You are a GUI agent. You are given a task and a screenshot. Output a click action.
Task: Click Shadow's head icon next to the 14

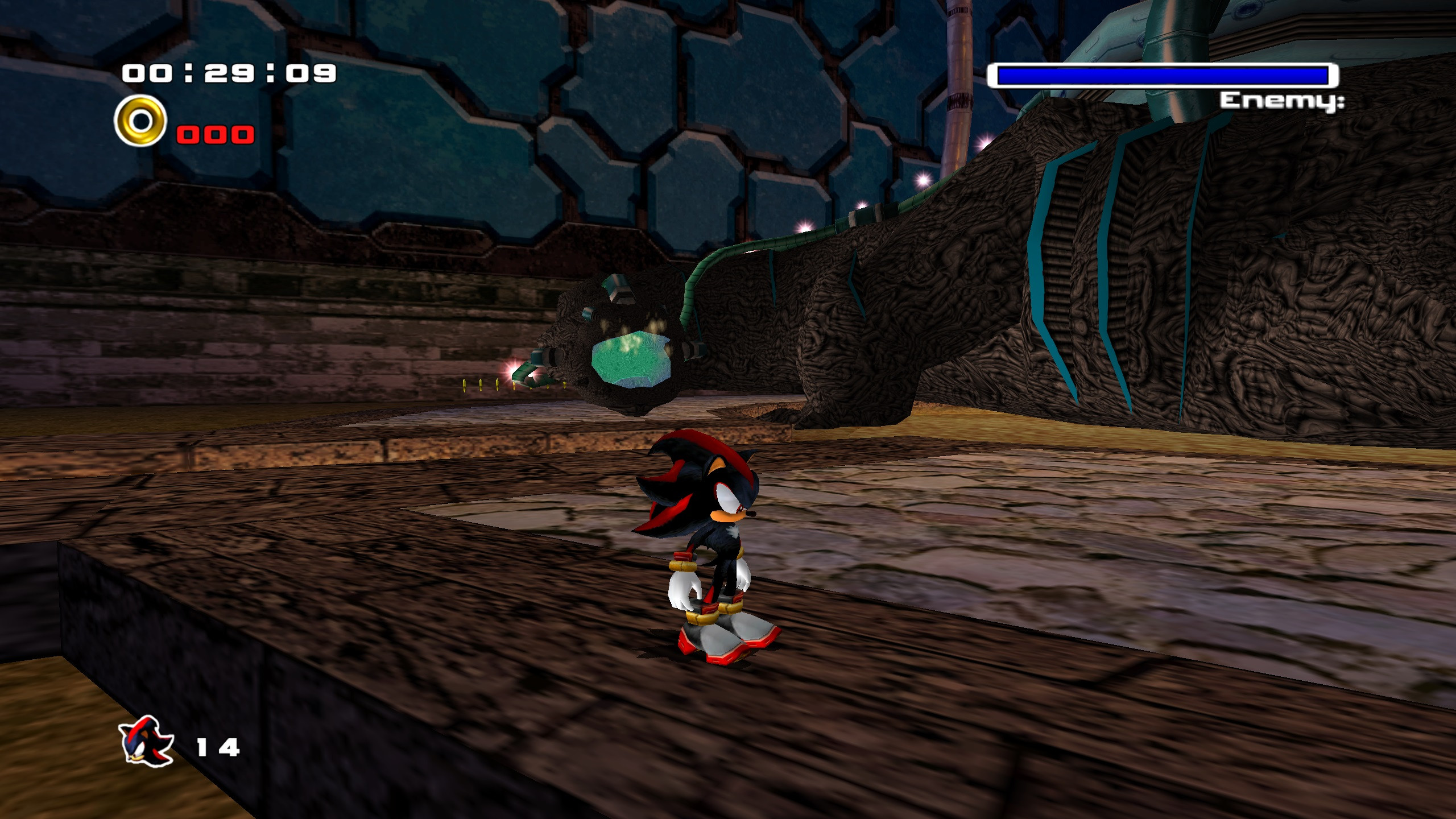point(145,741)
